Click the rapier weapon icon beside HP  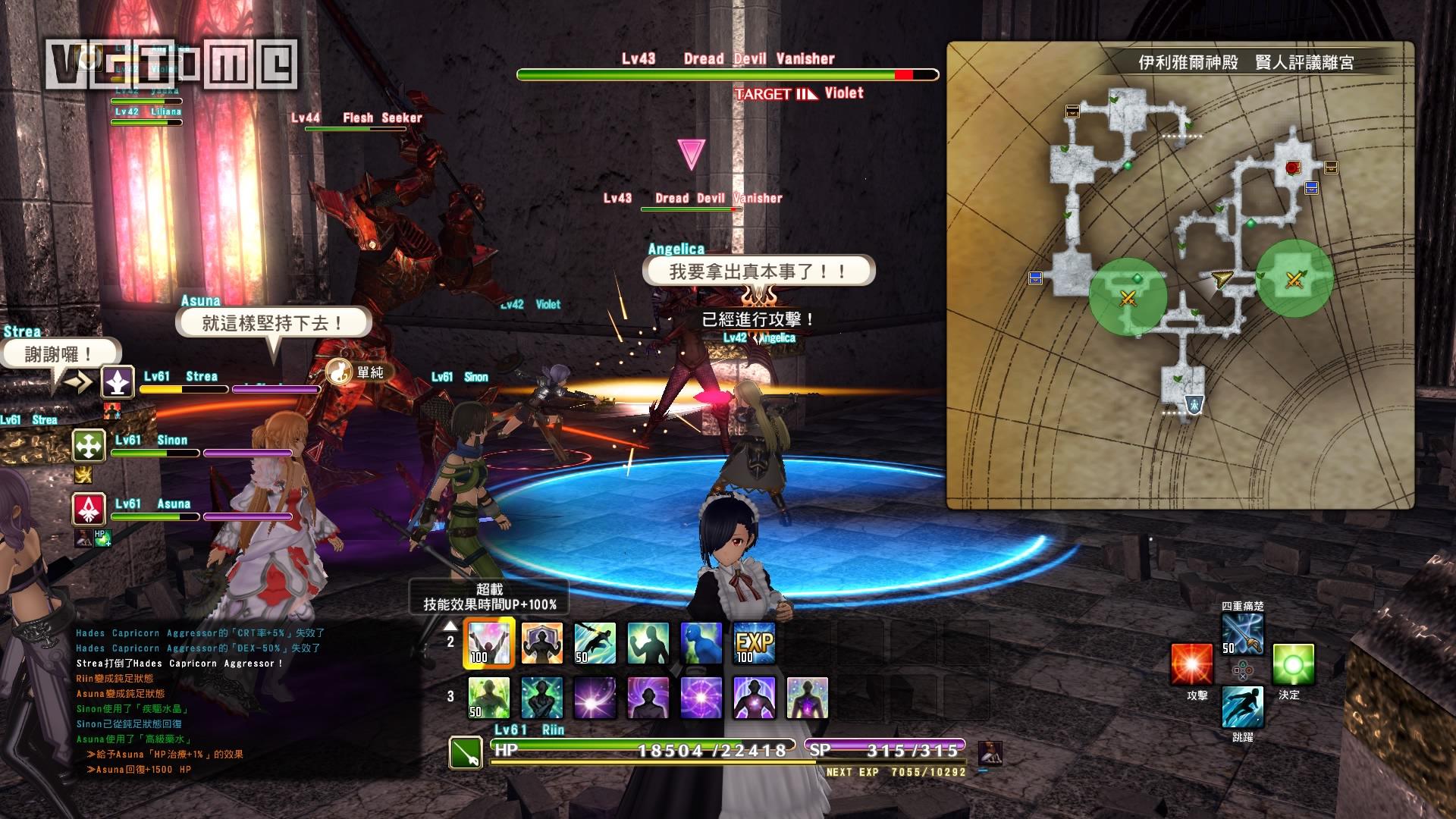[x=466, y=753]
